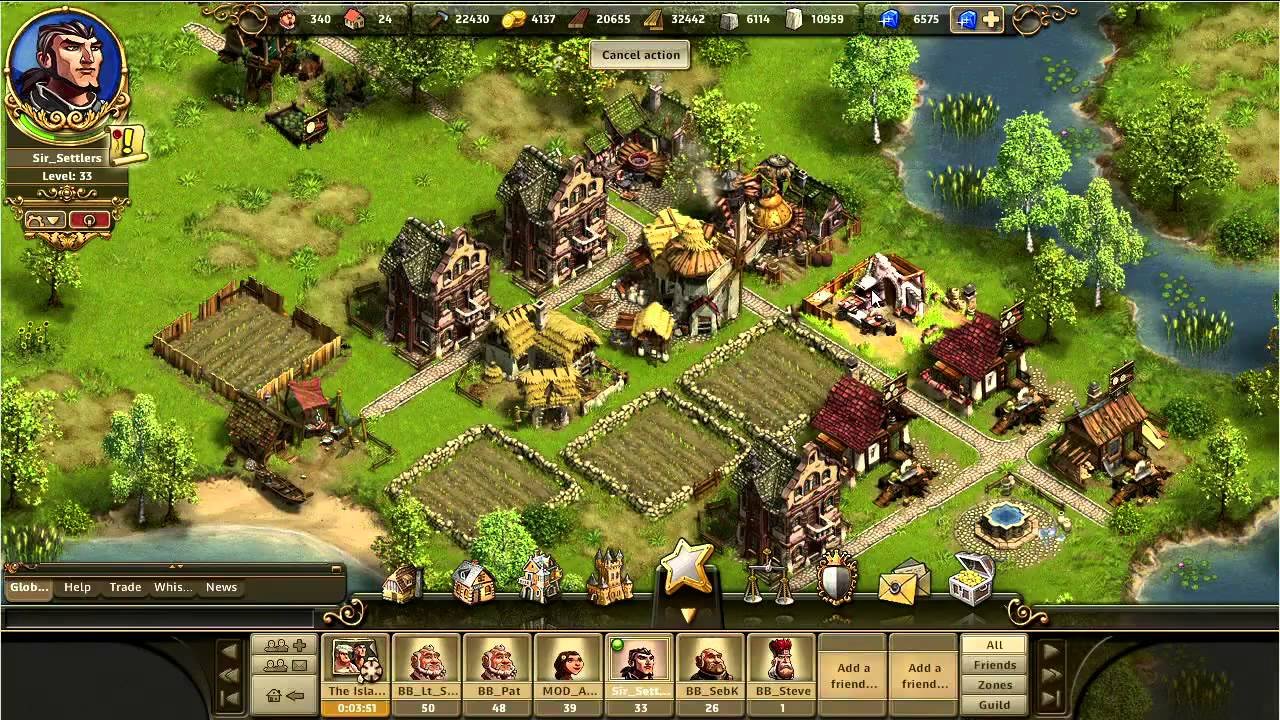The image size is (1280, 720).
Task: Click an Add a friend slot
Action: coord(852,673)
